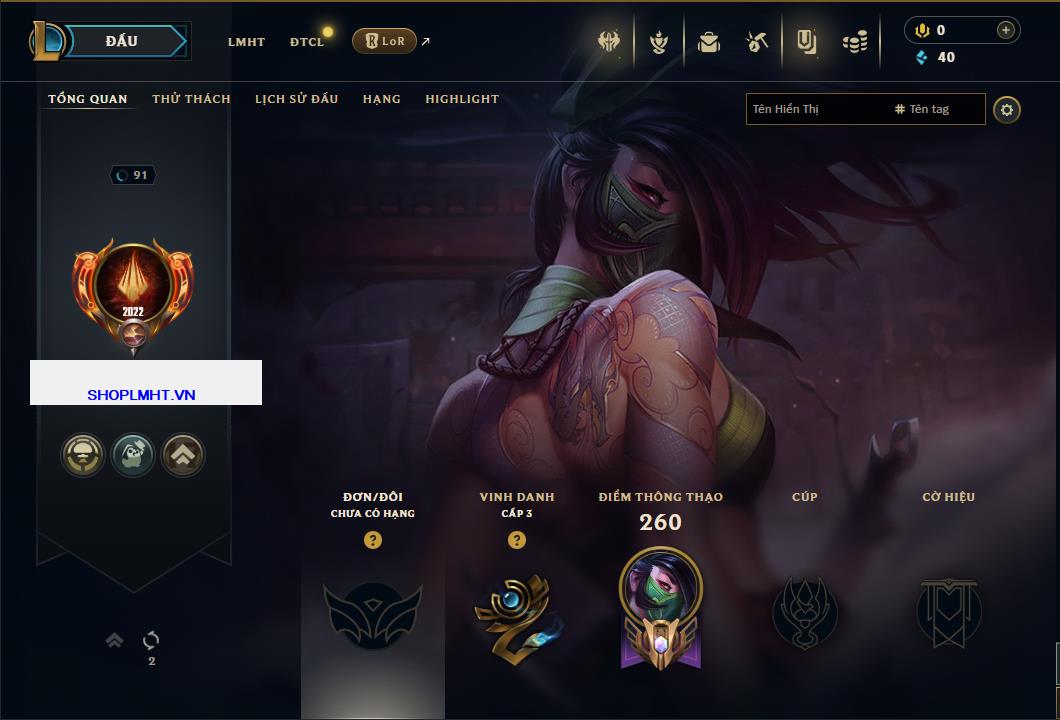1060x720 pixels.
Task: Open the gear settings button
Action: [1007, 109]
